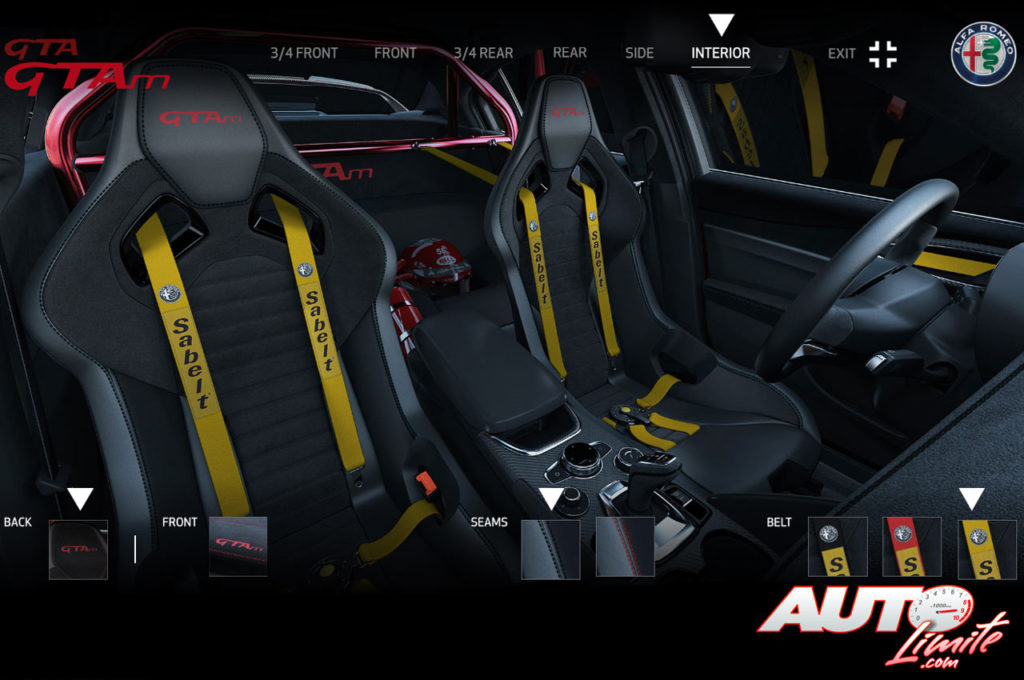The height and width of the screenshot is (680, 1024).
Task: Select the Back seat headrest thumbnail
Action: pyautogui.click(x=78, y=549)
